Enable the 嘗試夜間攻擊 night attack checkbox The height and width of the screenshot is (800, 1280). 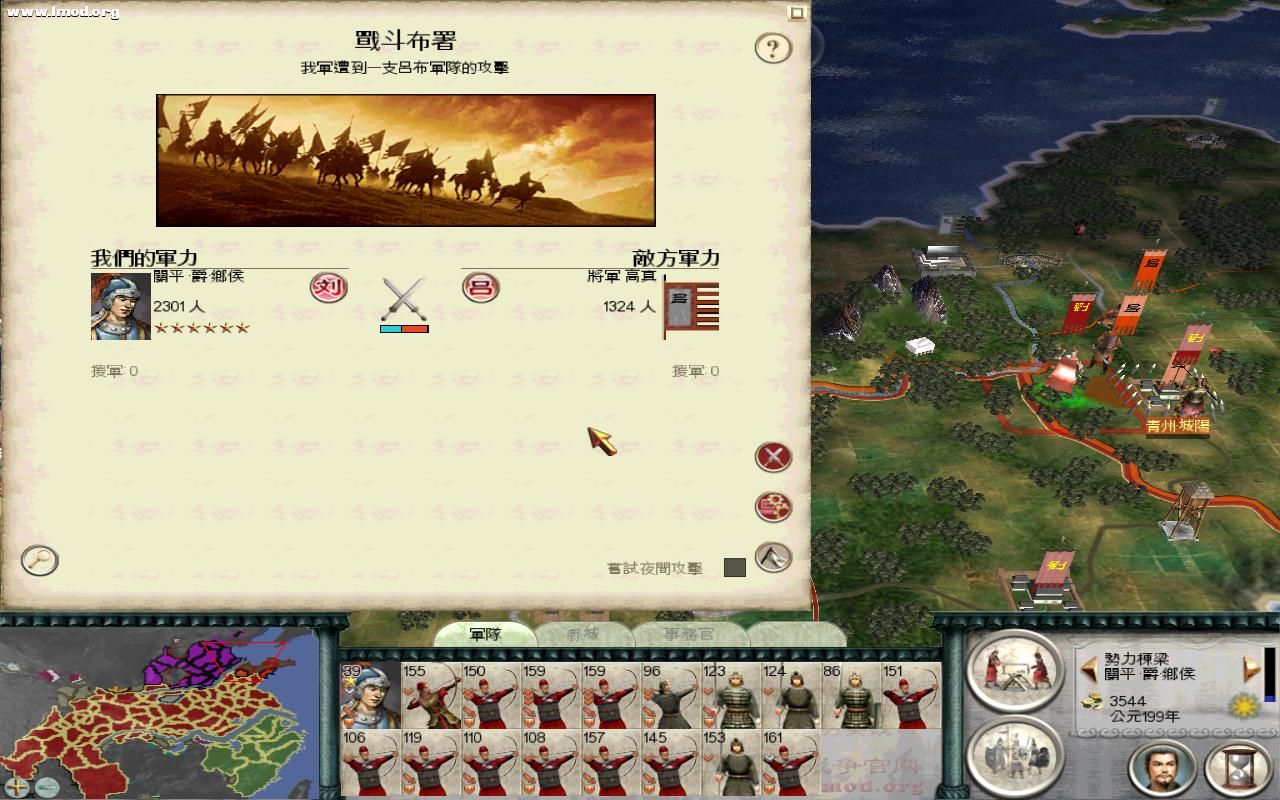(x=737, y=567)
